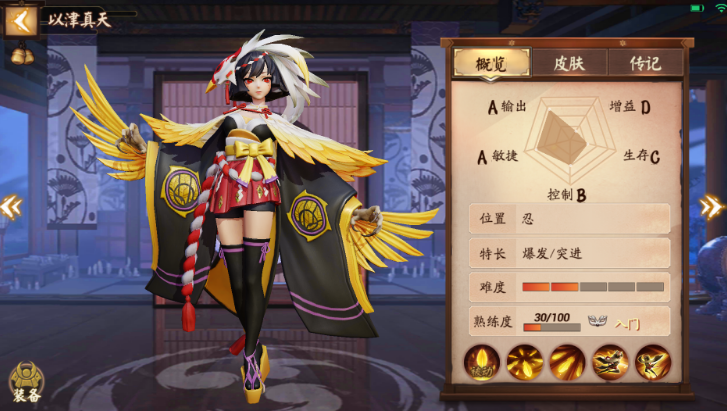View the passive skill icon labeled 被动
Screen dimensions: 727x411
(x=482, y=362)
